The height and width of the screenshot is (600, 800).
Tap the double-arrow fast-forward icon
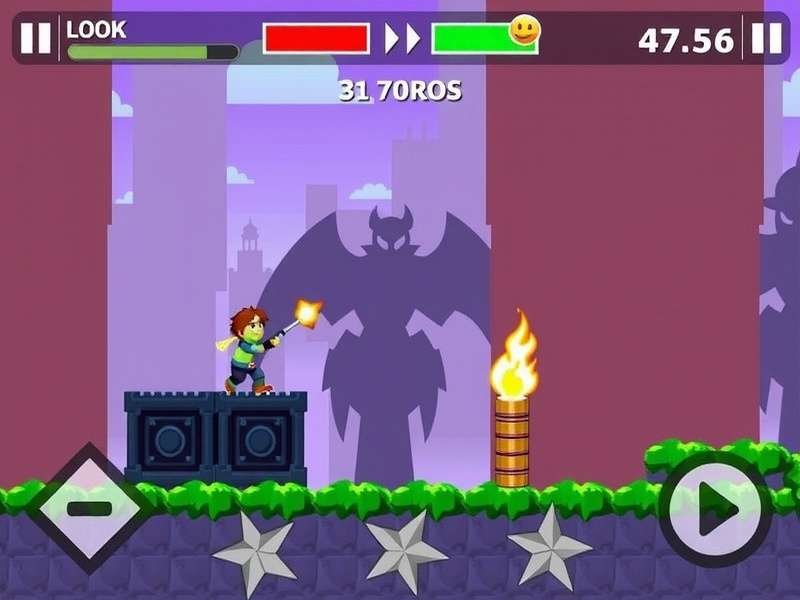coord(402,39)
